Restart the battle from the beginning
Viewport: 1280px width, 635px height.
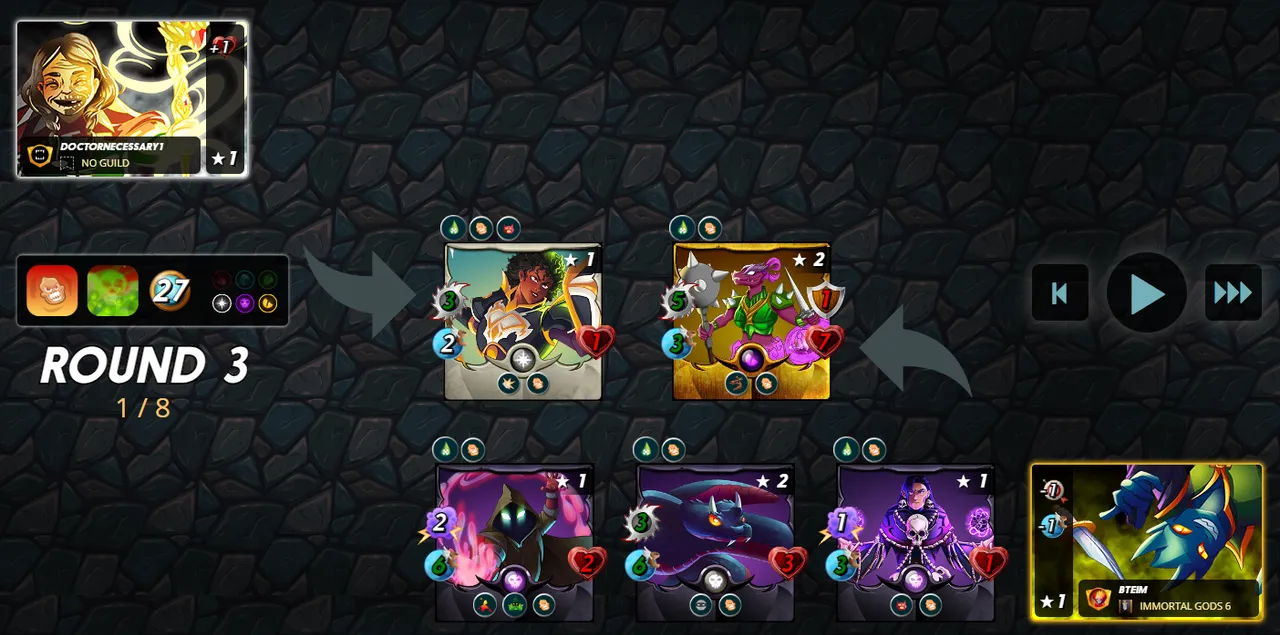coord(1060,293)
